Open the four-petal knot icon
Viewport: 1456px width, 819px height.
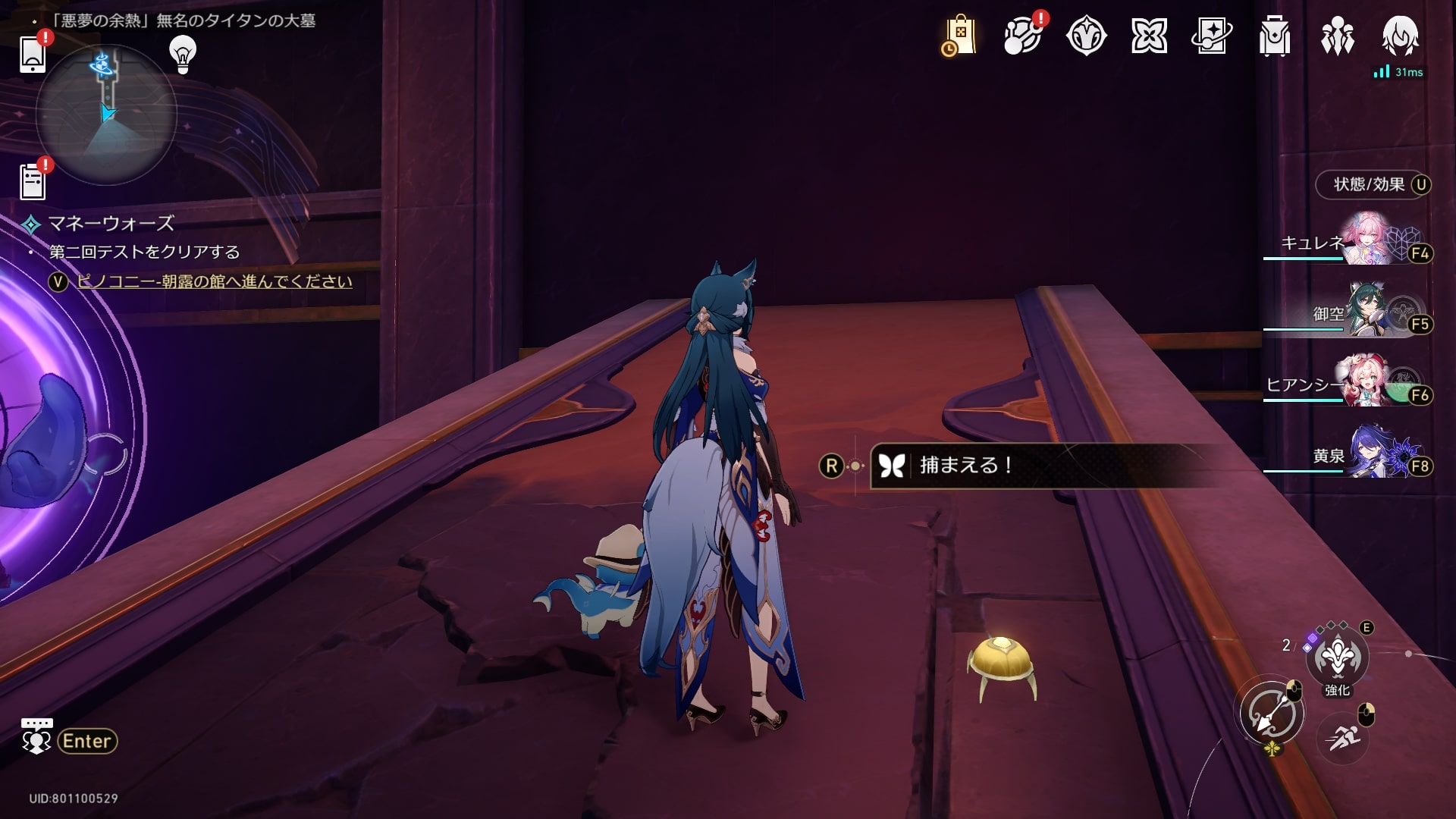[x=1149, y=36]
